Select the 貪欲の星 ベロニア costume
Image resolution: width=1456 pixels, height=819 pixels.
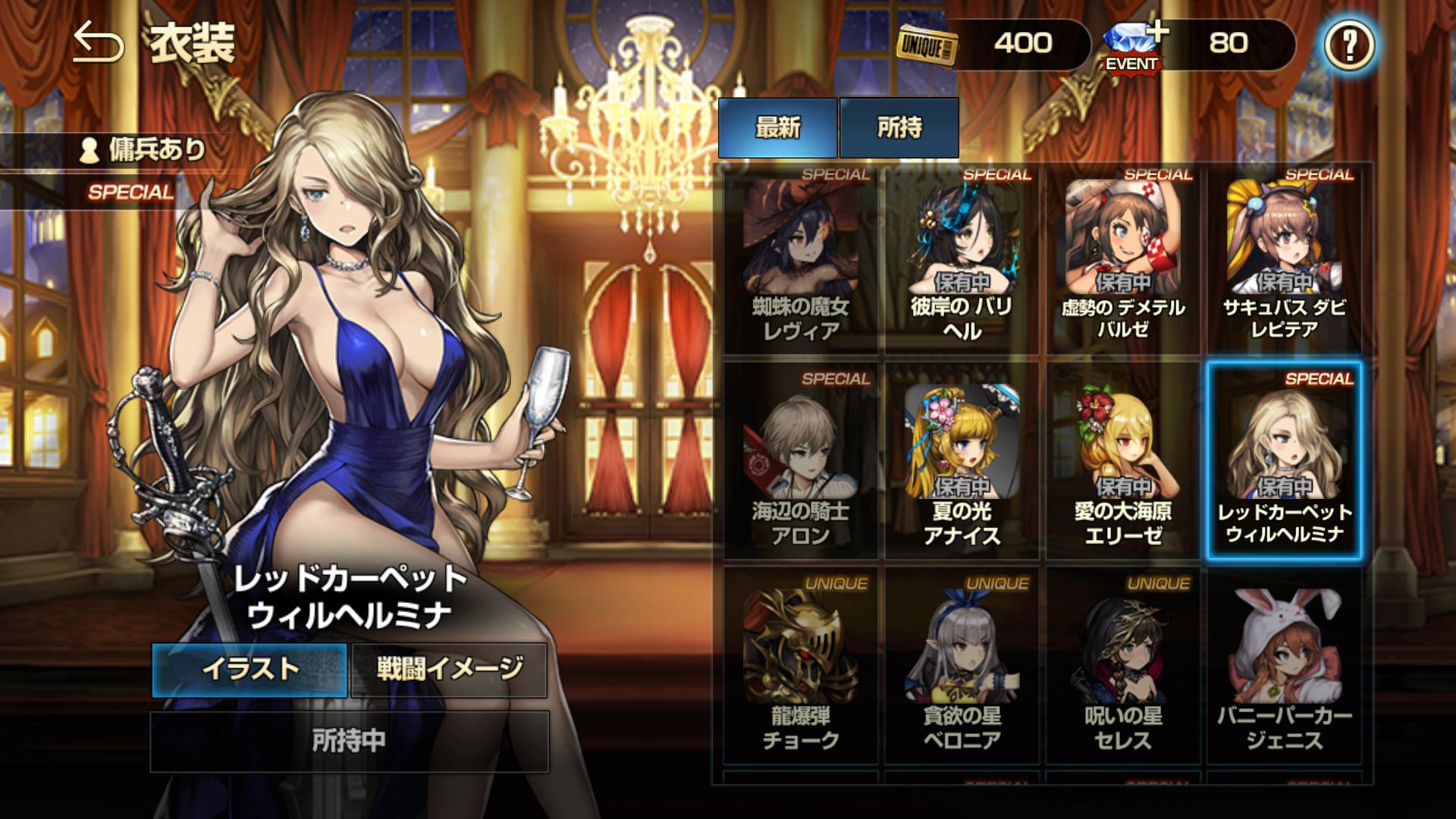962,666
